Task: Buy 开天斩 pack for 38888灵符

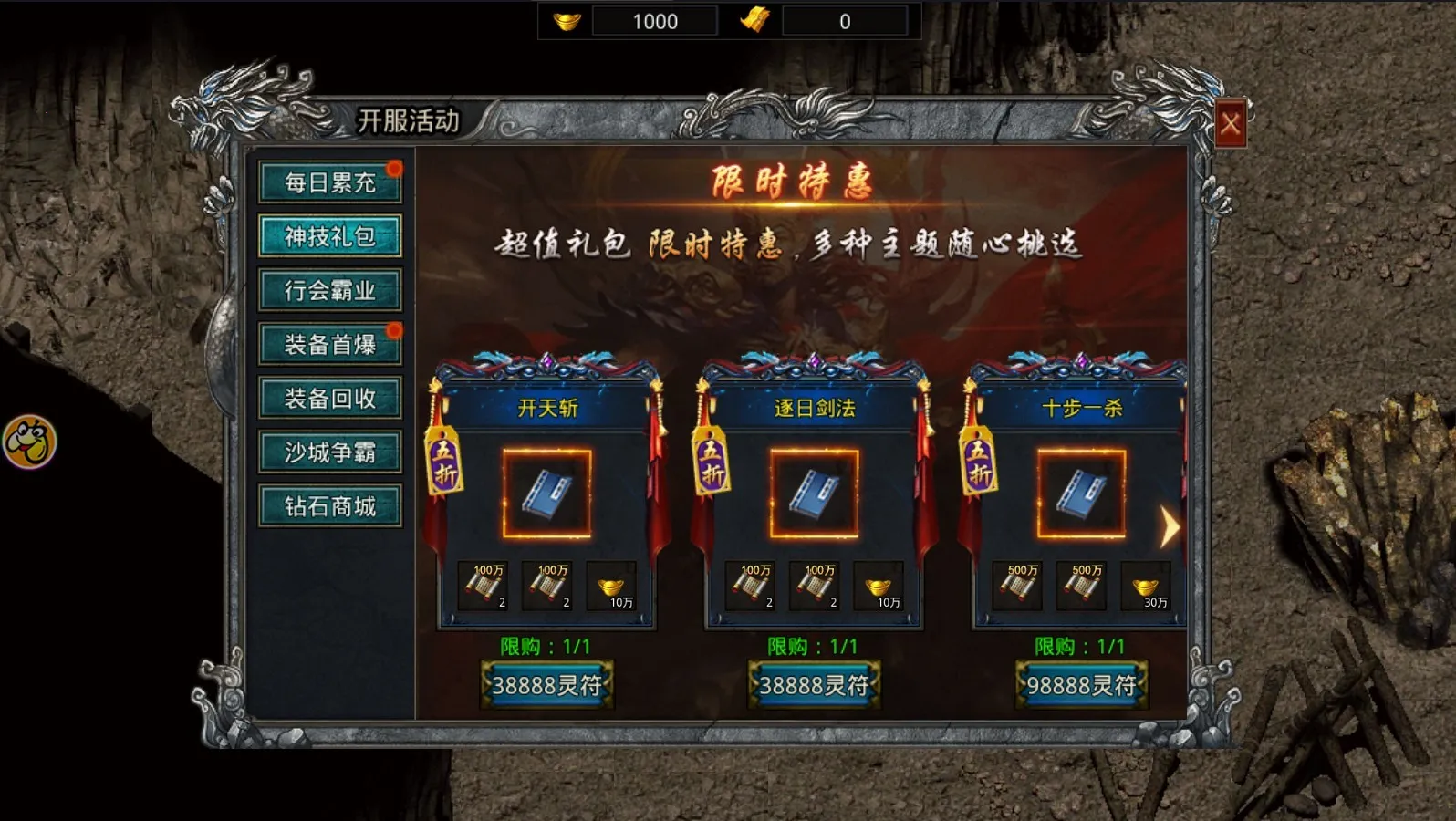Action: [x=546, y=685]
